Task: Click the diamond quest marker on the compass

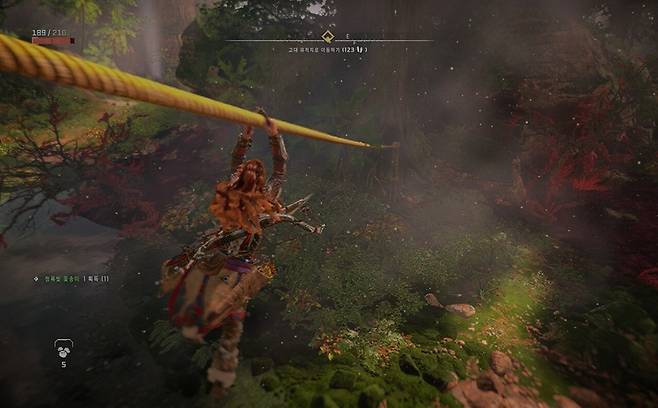Action: point(327,37)
